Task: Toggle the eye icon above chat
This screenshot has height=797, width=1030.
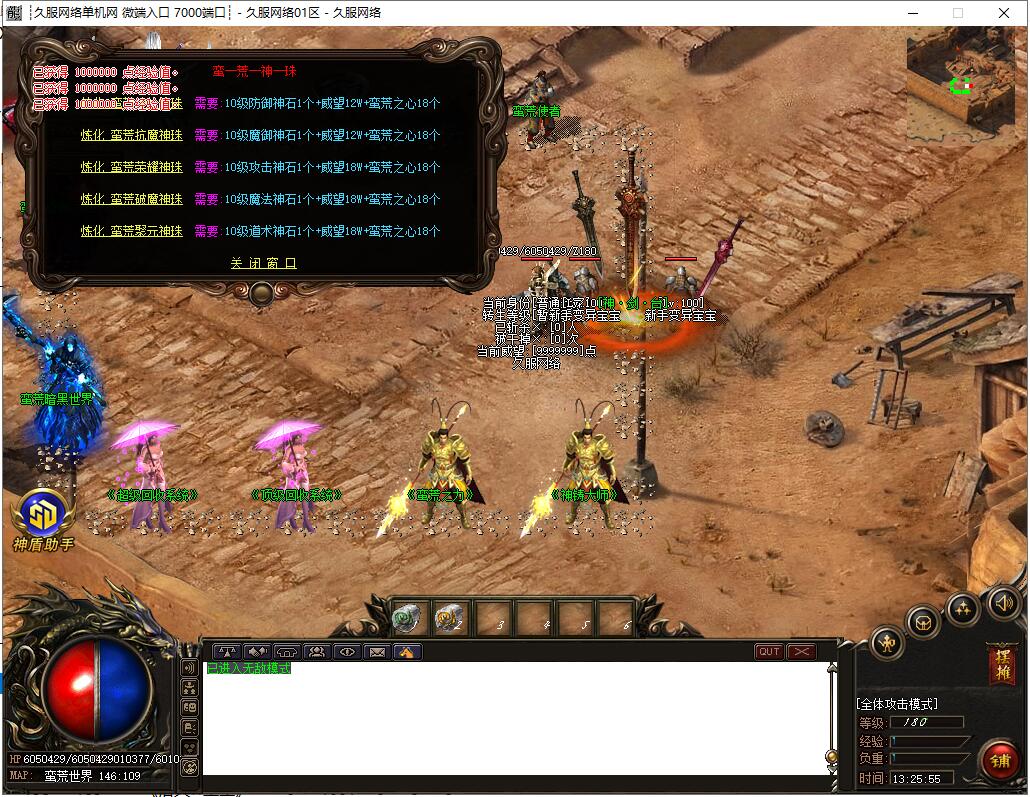Action: [x=347, y=652]
